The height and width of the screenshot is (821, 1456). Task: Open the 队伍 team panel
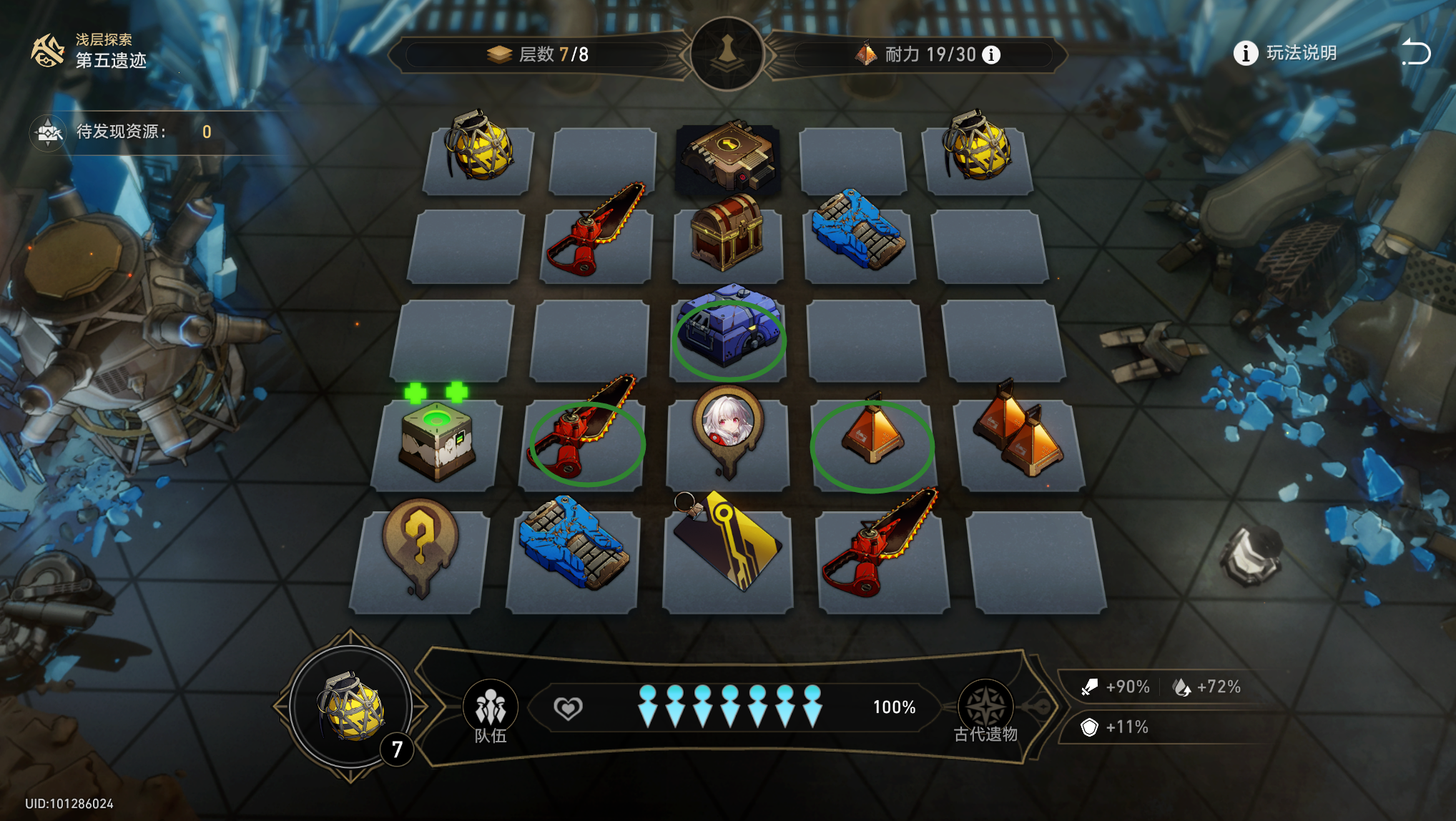point(491,710)
